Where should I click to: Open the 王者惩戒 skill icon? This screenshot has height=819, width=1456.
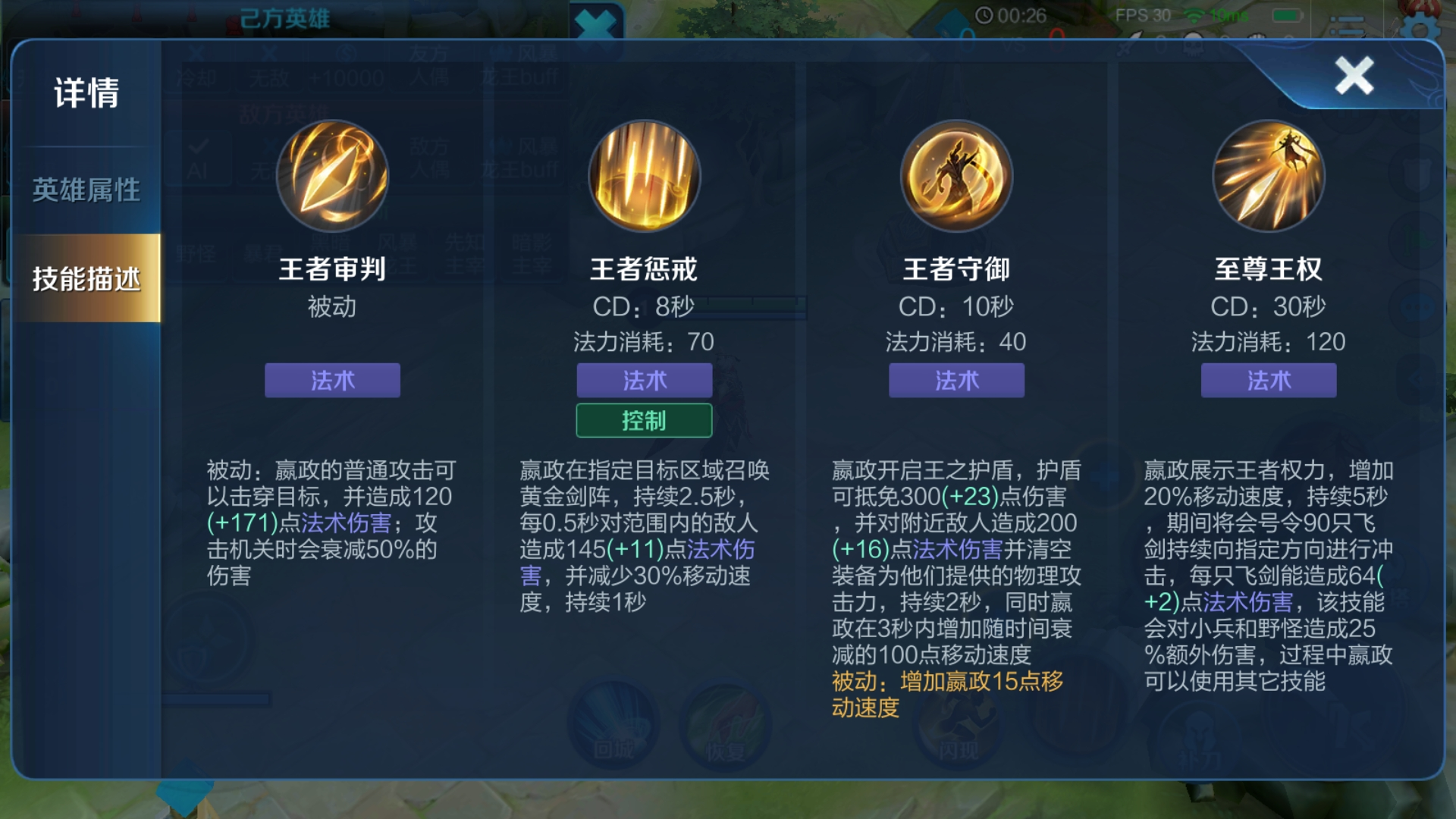pos(644,175)
